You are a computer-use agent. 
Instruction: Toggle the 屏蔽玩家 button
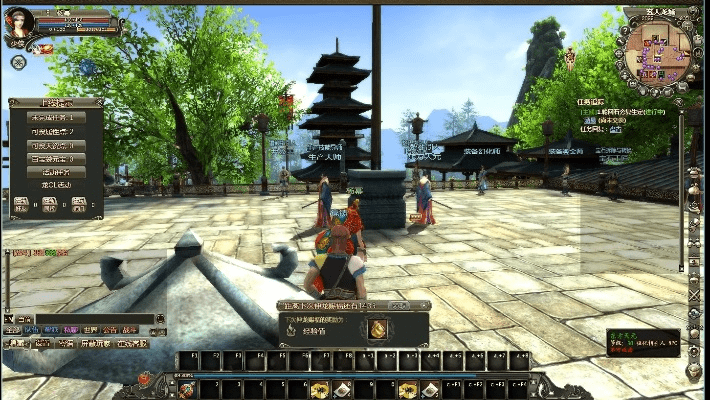(x=96, y=343)
